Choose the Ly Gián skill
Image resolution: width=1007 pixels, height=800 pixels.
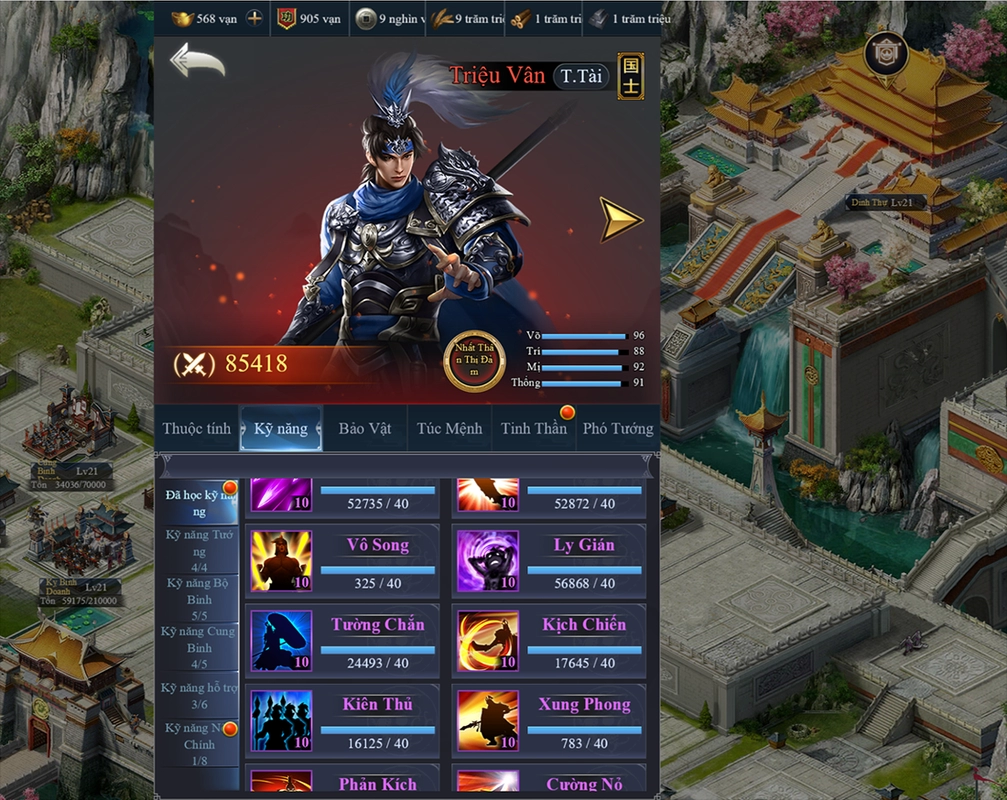point(549,561)
